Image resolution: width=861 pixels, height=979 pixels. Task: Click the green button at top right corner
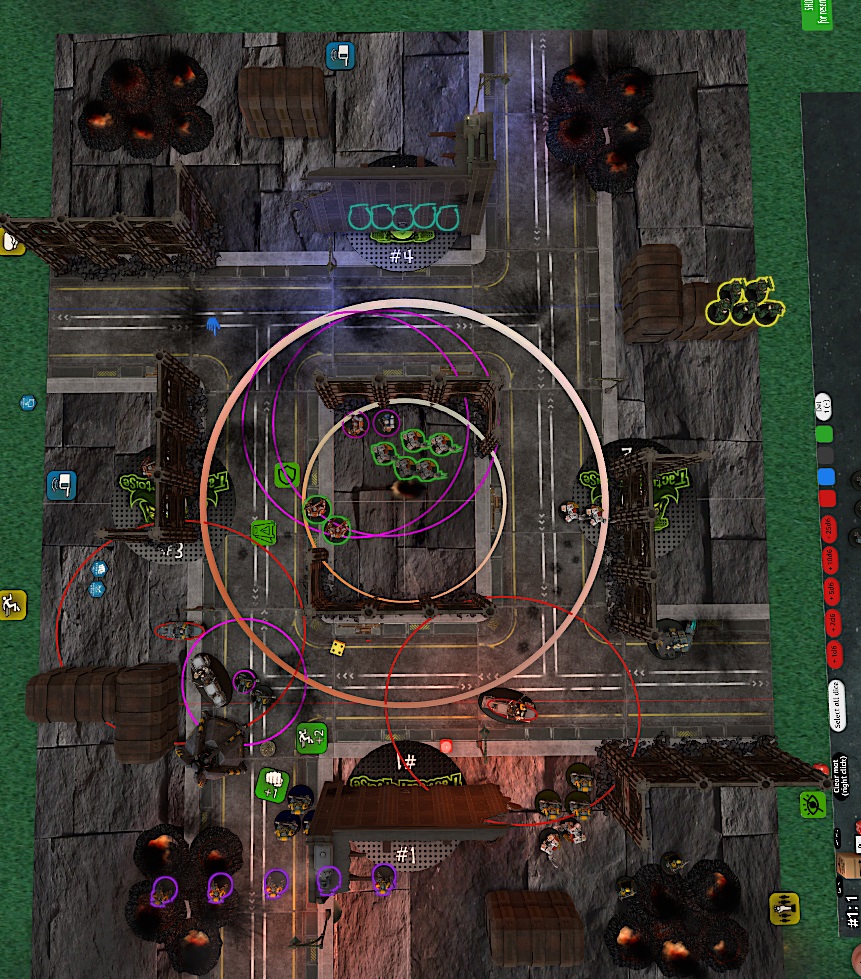(x=817, y=14)
